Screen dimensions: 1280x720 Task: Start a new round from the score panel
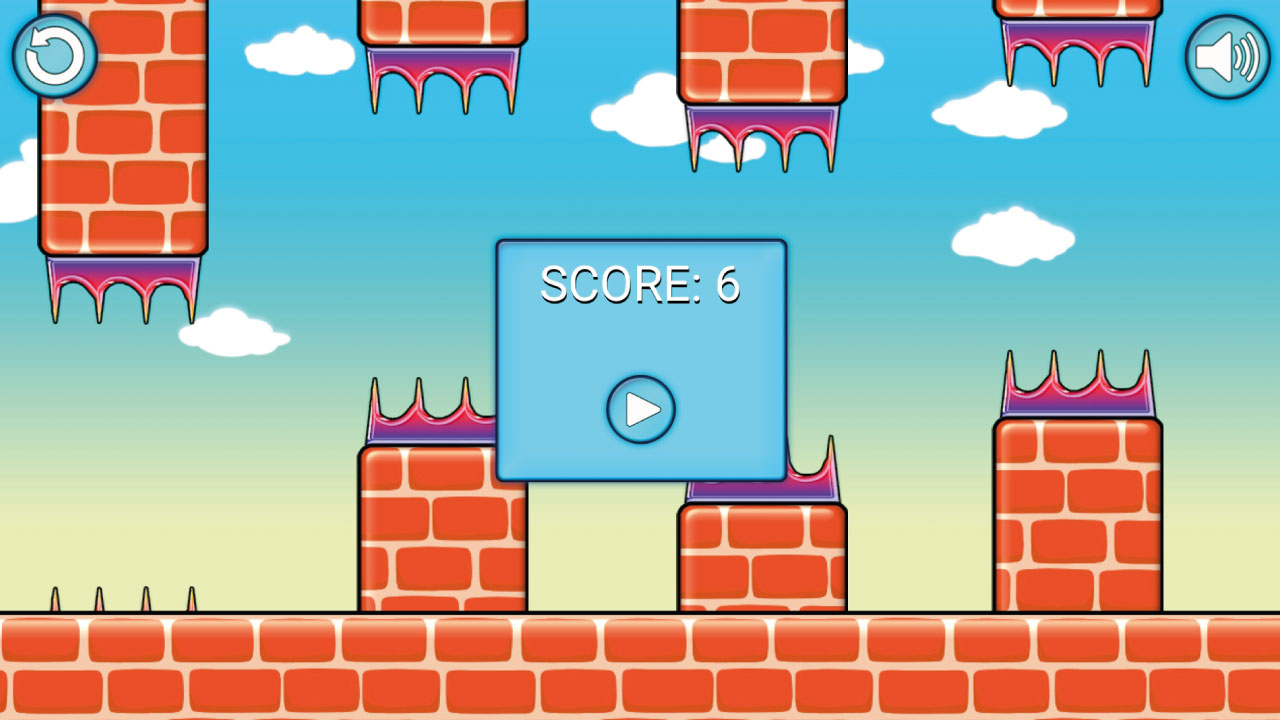pyautogui.click(x=641, y=408)
